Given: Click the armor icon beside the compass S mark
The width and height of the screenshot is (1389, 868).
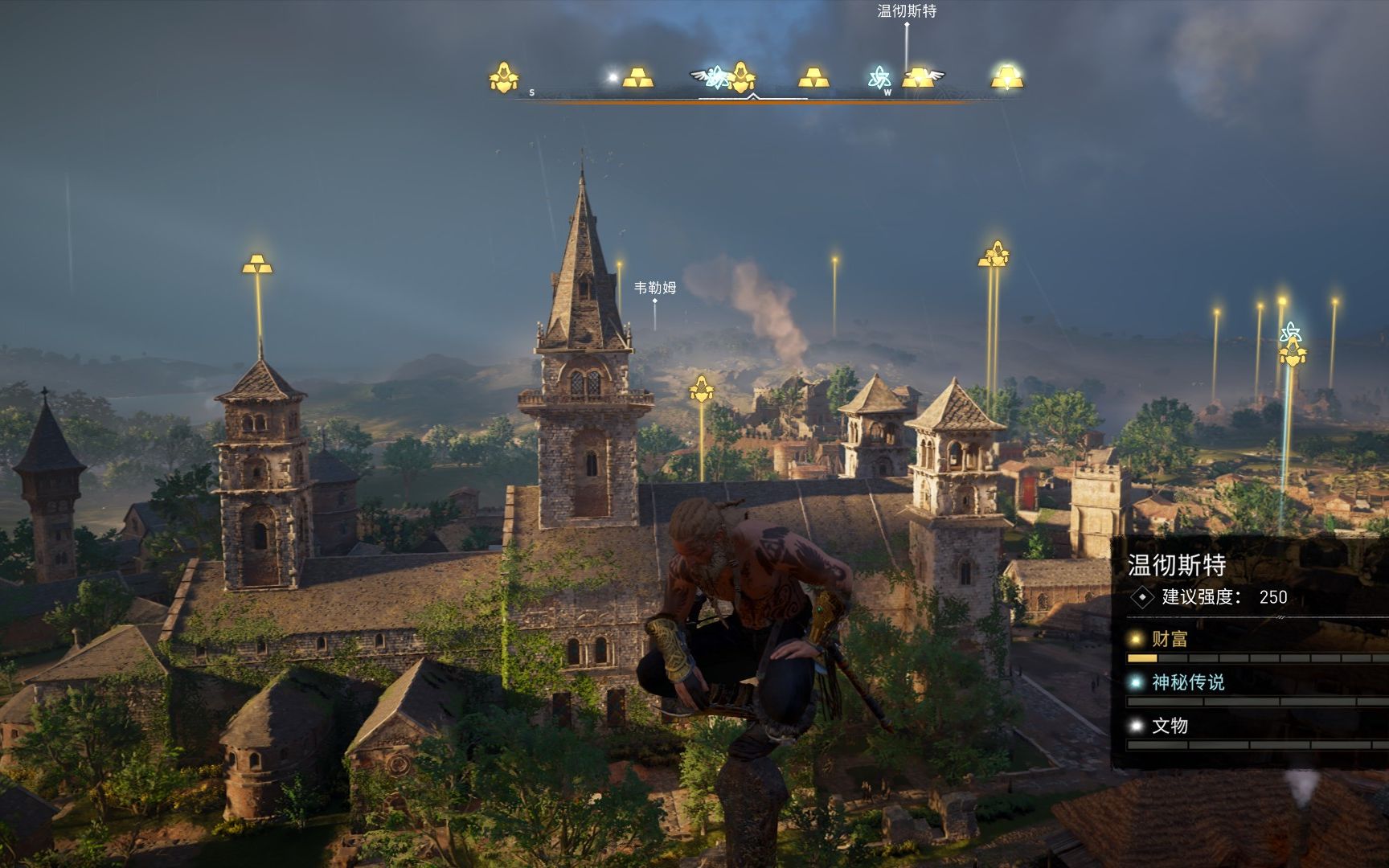Looking at the screenshot, I should point(504,78).
